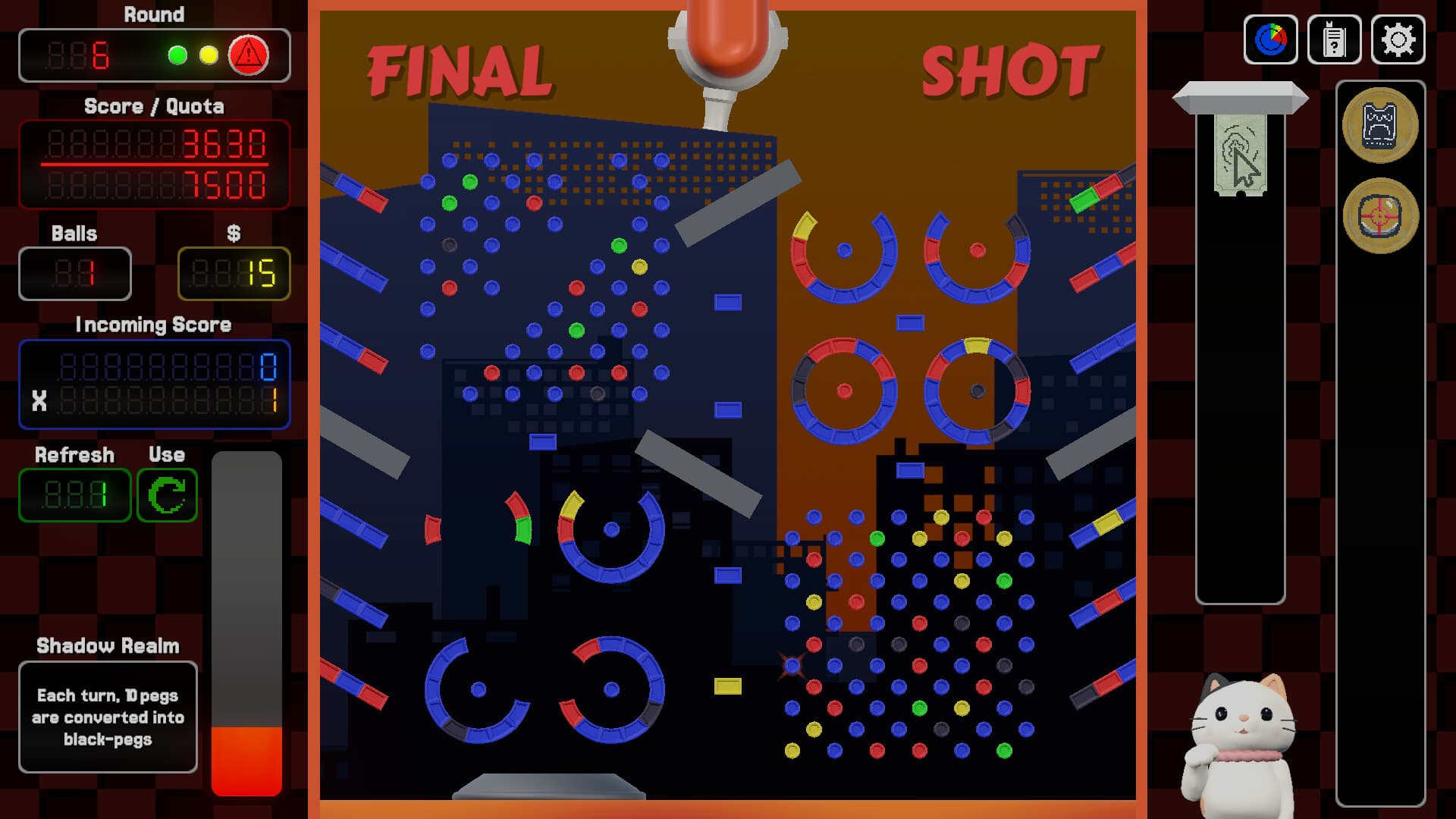Select the angry cat face coin charm
1456x819 pixels.
click(1382, 127)
